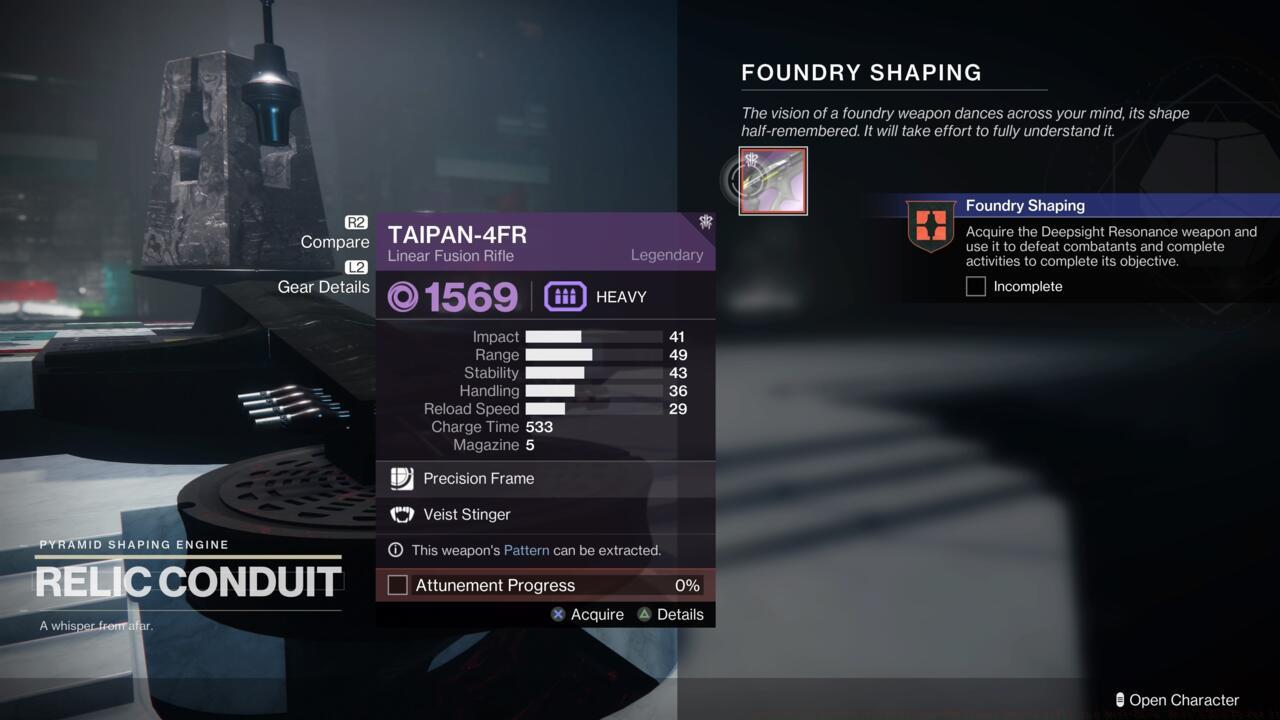Image resolution: width=1280 pixels, height=720 pixels.
Task: Expand Gear Details with the L2 prompt
Action: pos(358,267)
